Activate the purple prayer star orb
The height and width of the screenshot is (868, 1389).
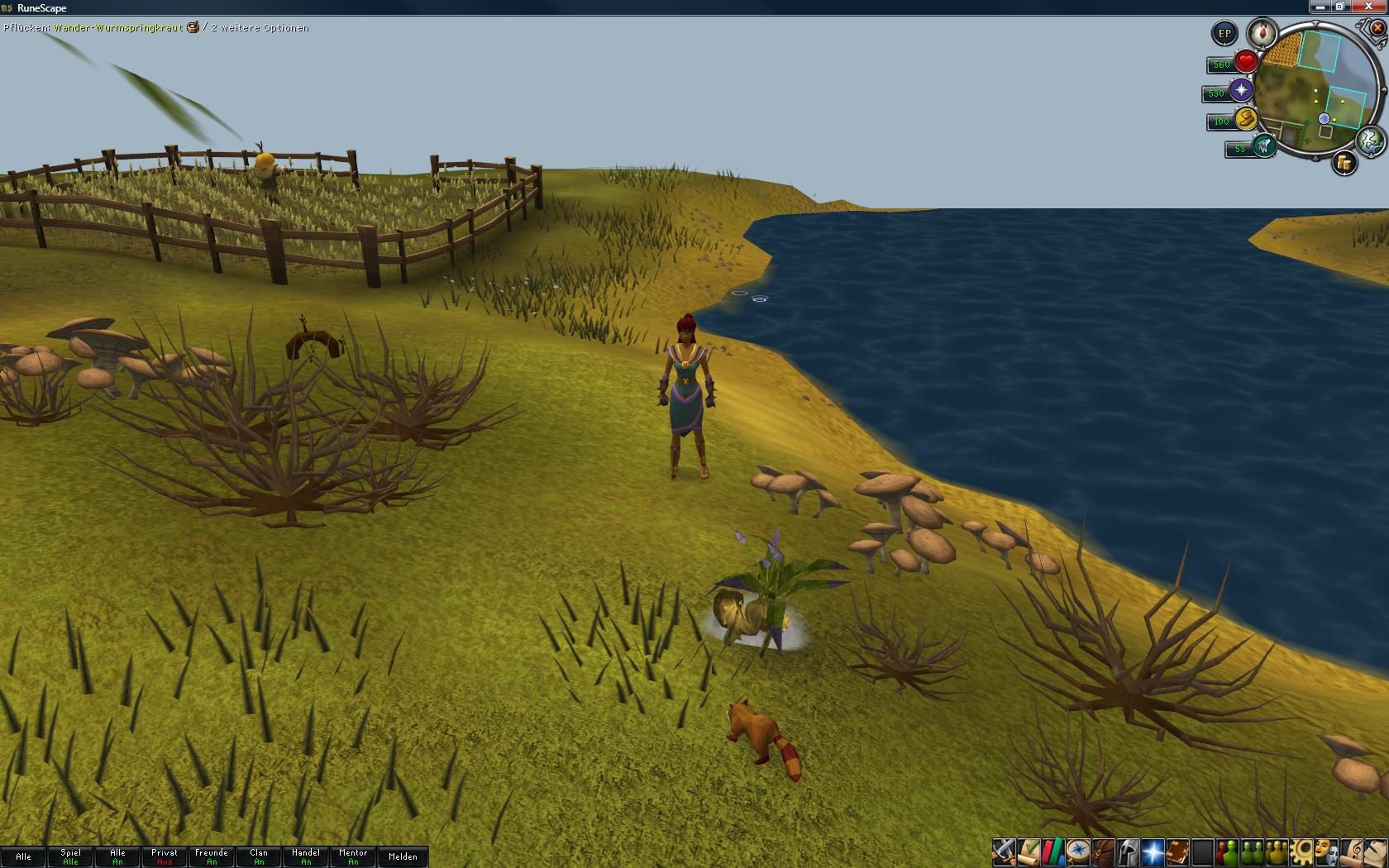pos(1241,90)
